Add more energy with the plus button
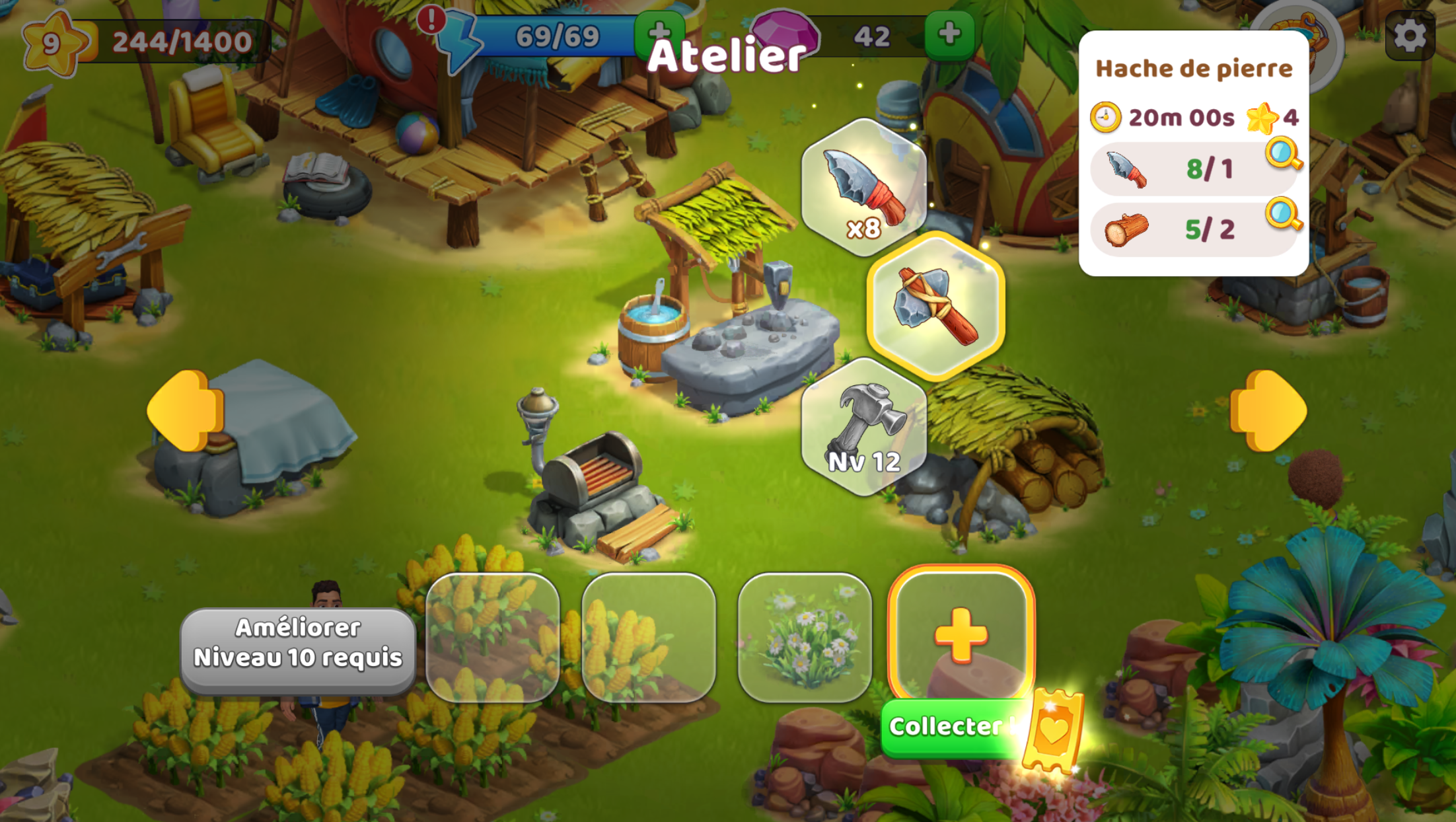This screenshot has width=1456, height=822. pyautogui.click(x=658, y=33)
